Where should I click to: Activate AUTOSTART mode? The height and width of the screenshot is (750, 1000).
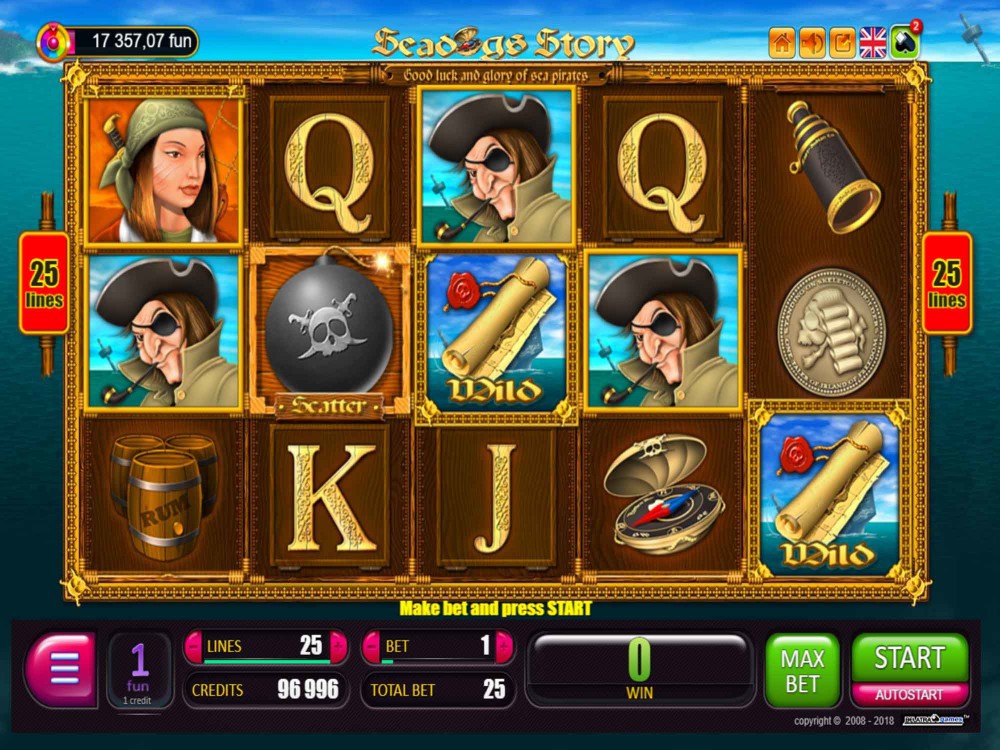pyautogui.click(x=909, y=695)
